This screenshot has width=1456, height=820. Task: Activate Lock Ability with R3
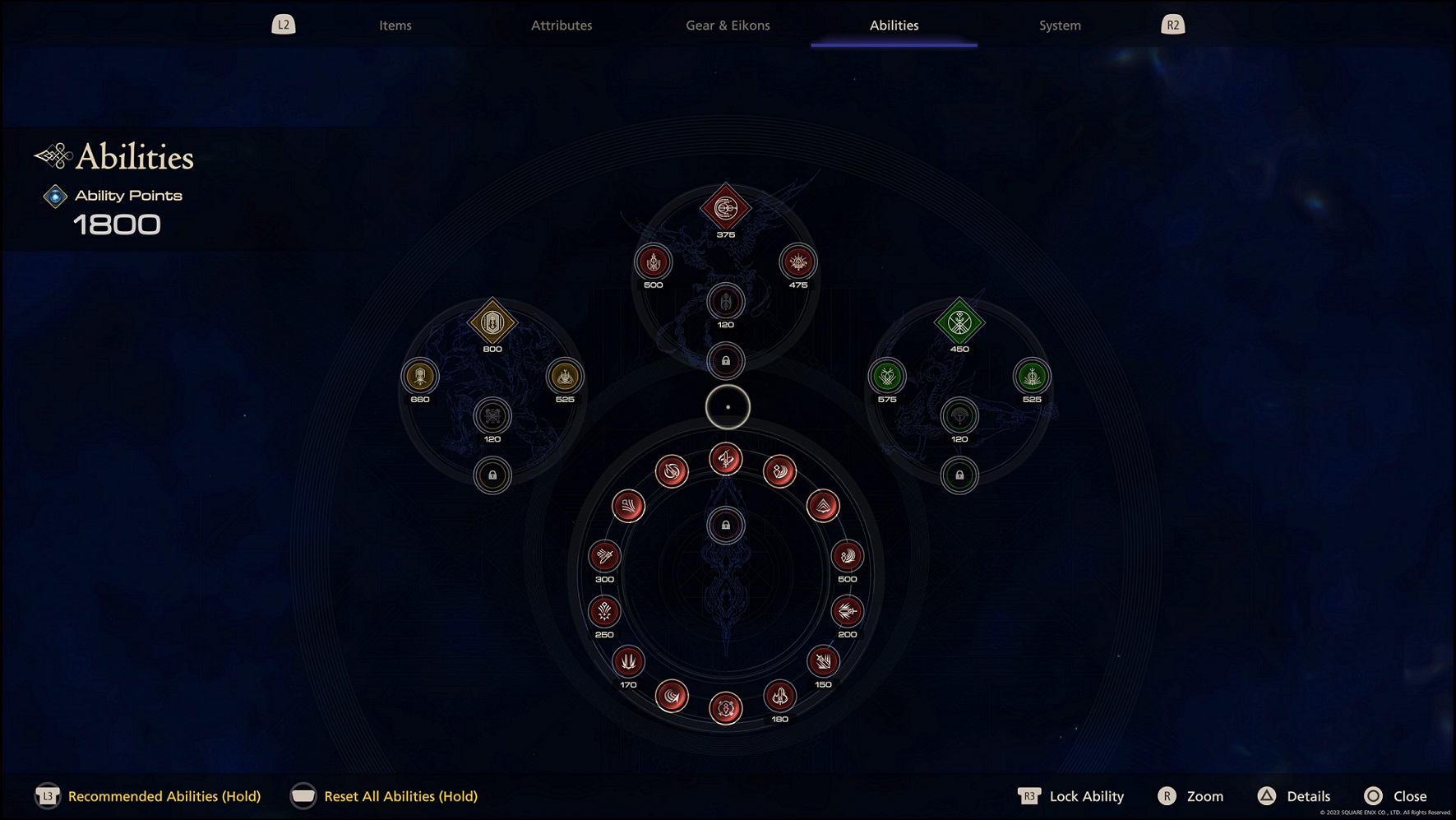(x=1073, y=796)
